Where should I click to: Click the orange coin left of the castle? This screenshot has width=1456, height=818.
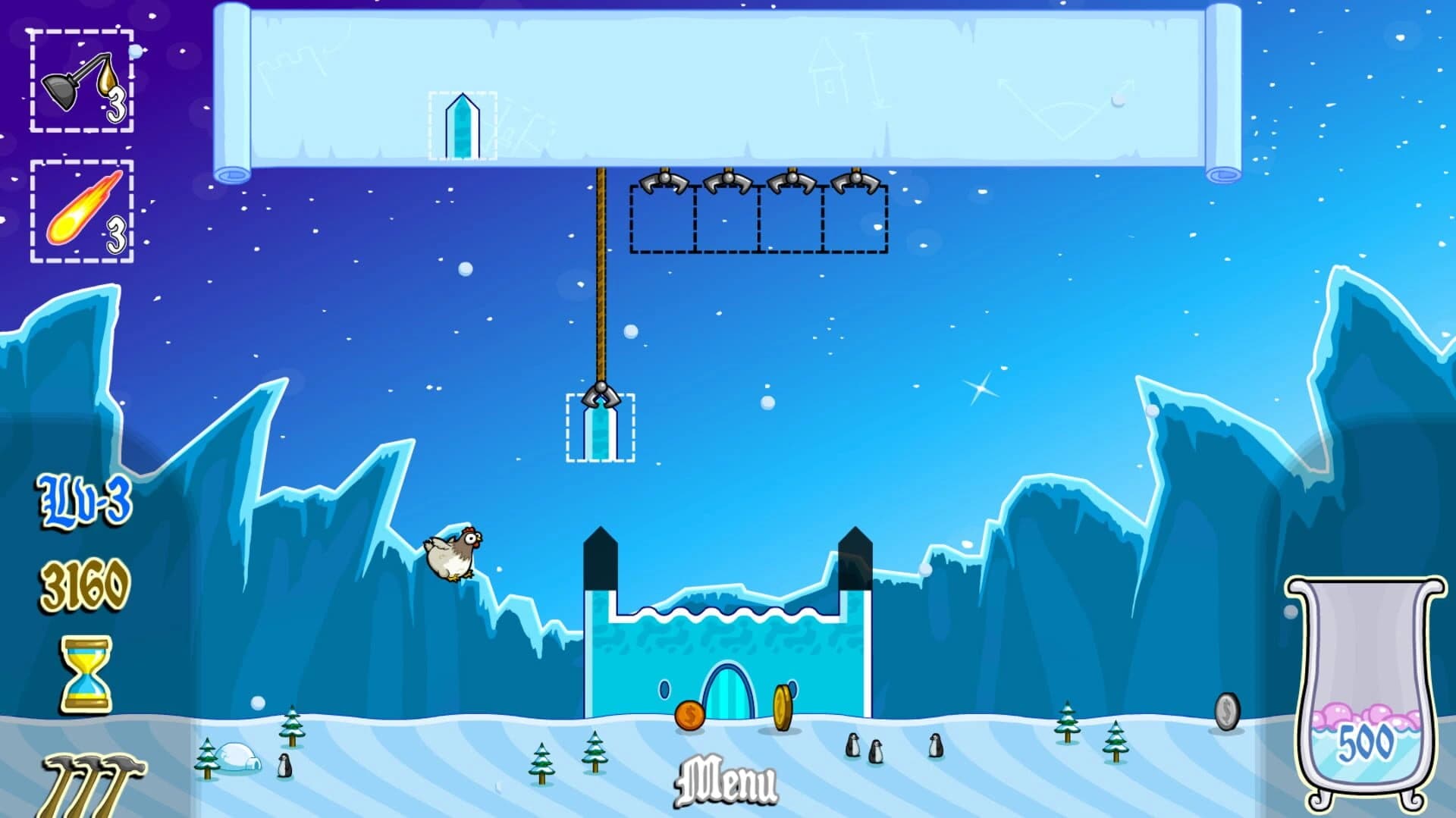[x=692, y=714]
